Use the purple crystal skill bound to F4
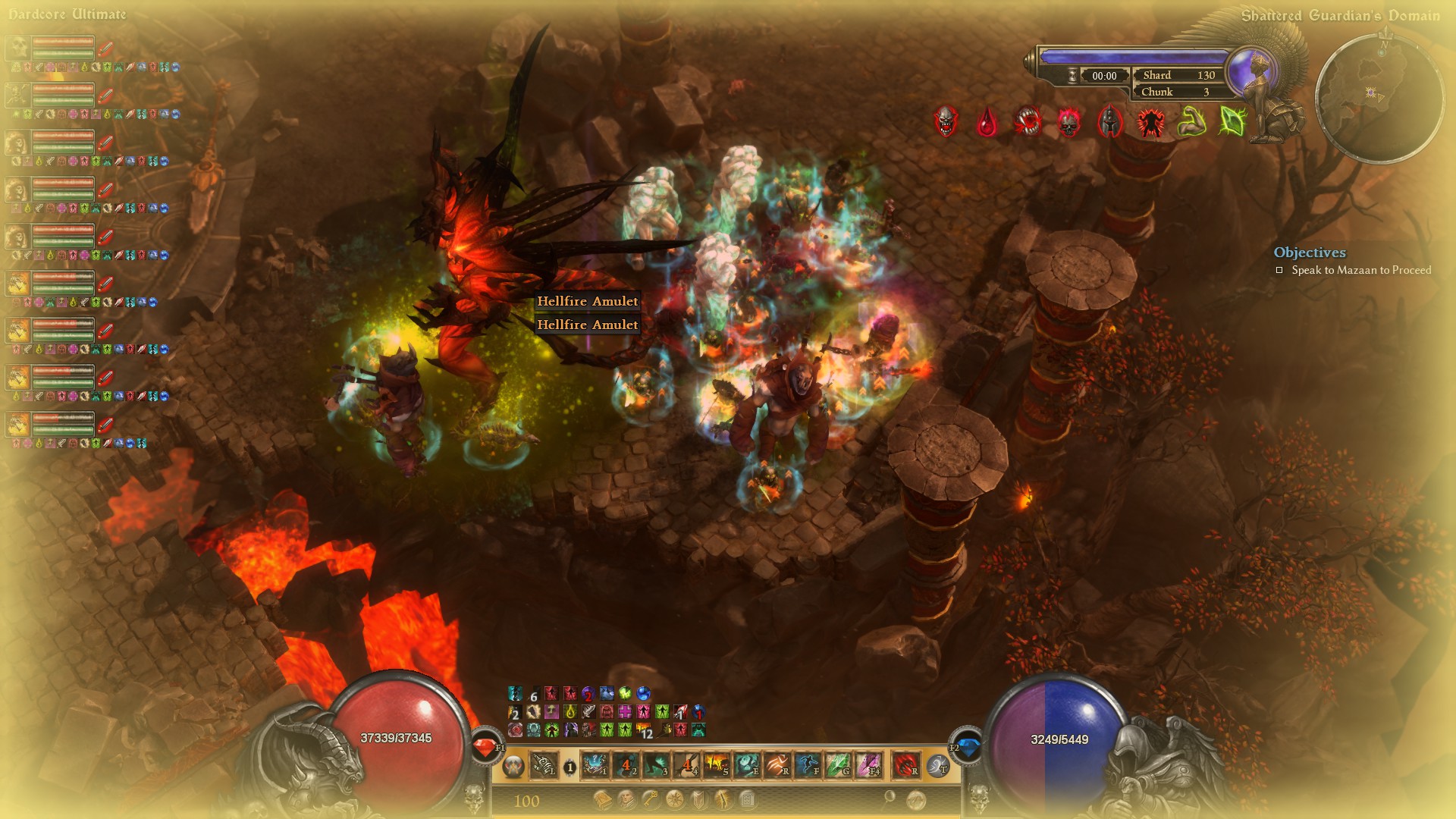 [869, 766]
